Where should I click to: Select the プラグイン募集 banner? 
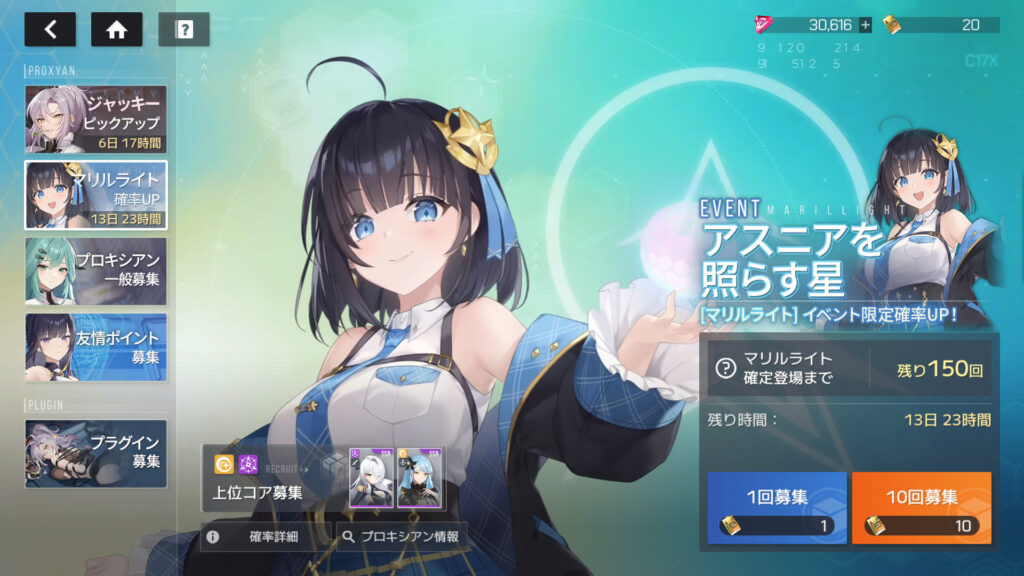[96, 453]
